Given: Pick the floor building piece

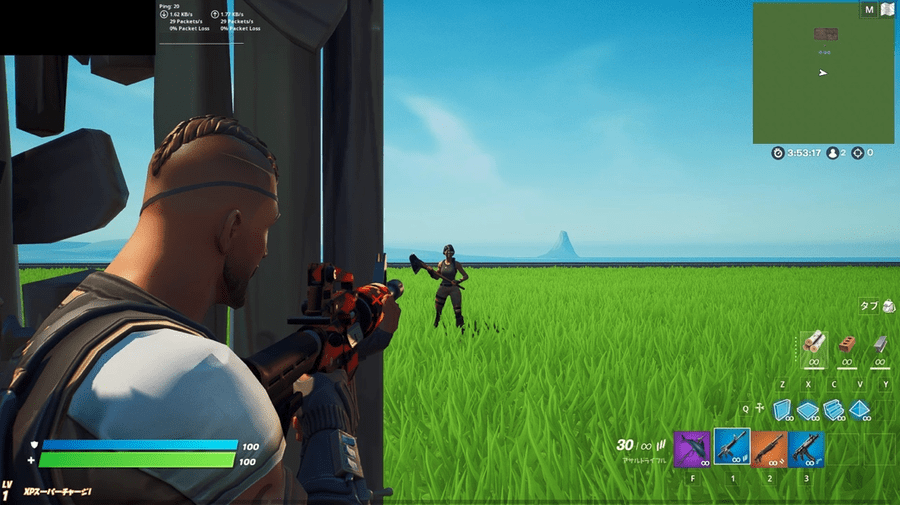Looking at the screenshot, I should tap(807, 409).
